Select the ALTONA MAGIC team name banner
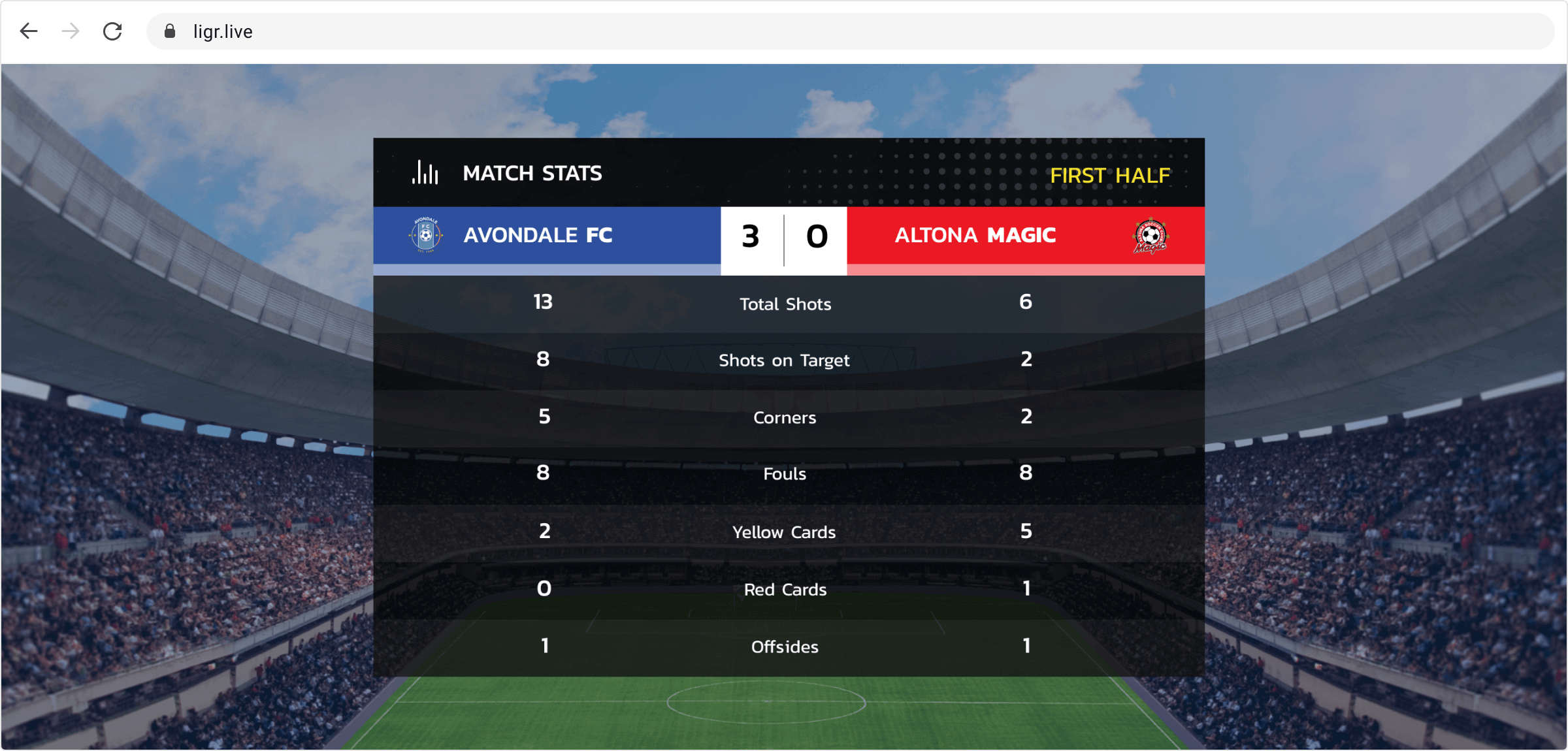The image size is (1568, 751). [975, 236]
